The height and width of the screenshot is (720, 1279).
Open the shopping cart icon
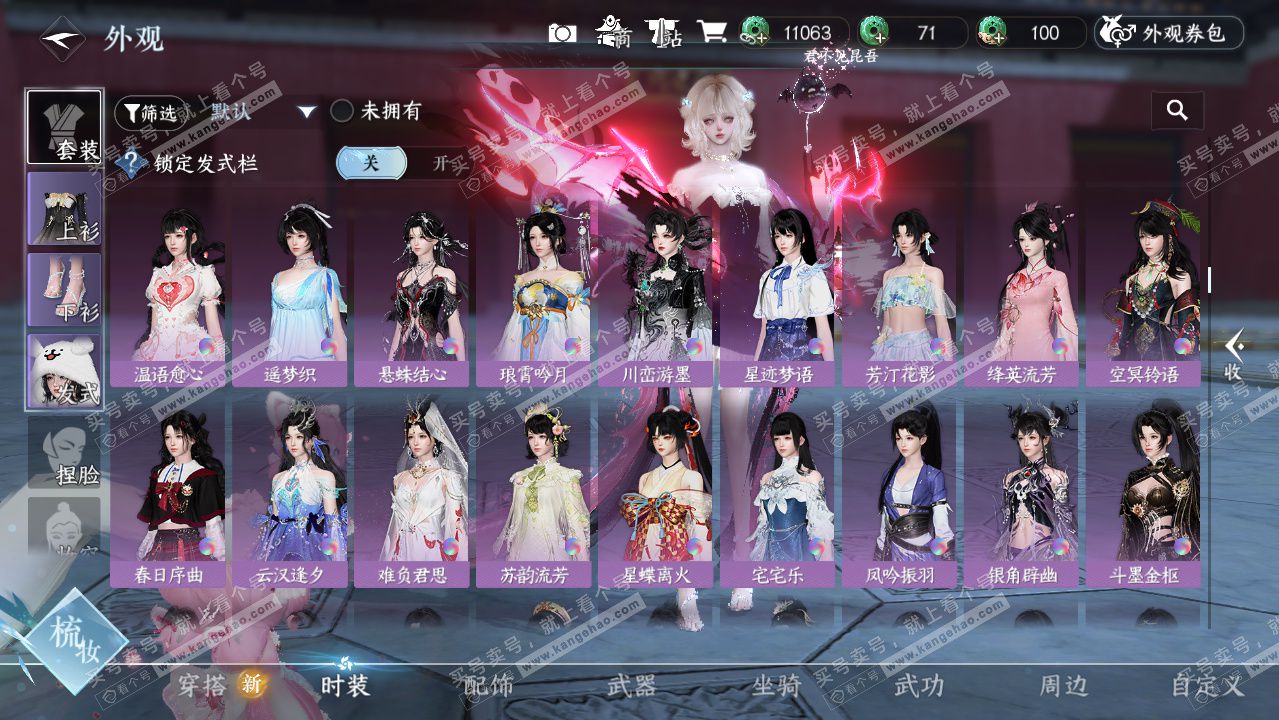711,33
